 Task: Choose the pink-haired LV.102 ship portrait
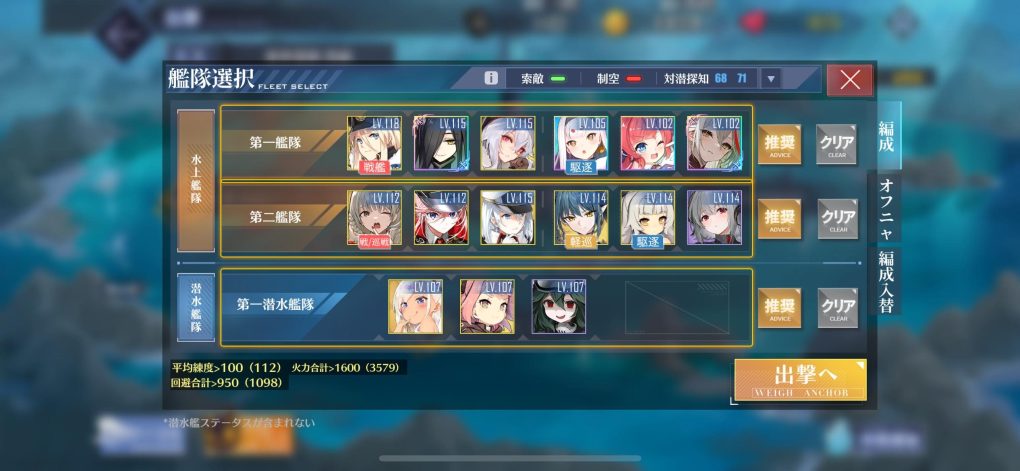pyautogui.click(x=647, y=143)
